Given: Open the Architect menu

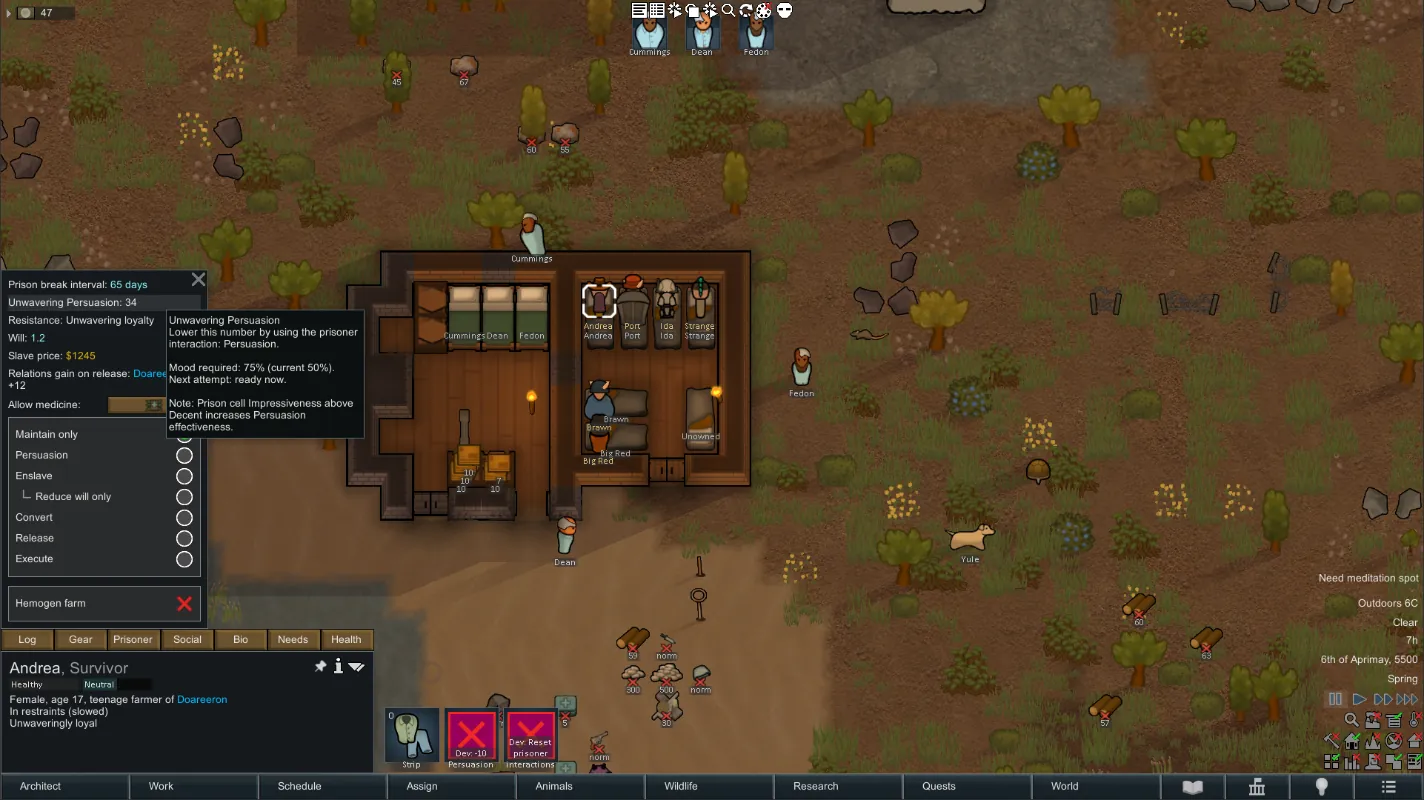Looking at the screenshot, I should 40,786.
